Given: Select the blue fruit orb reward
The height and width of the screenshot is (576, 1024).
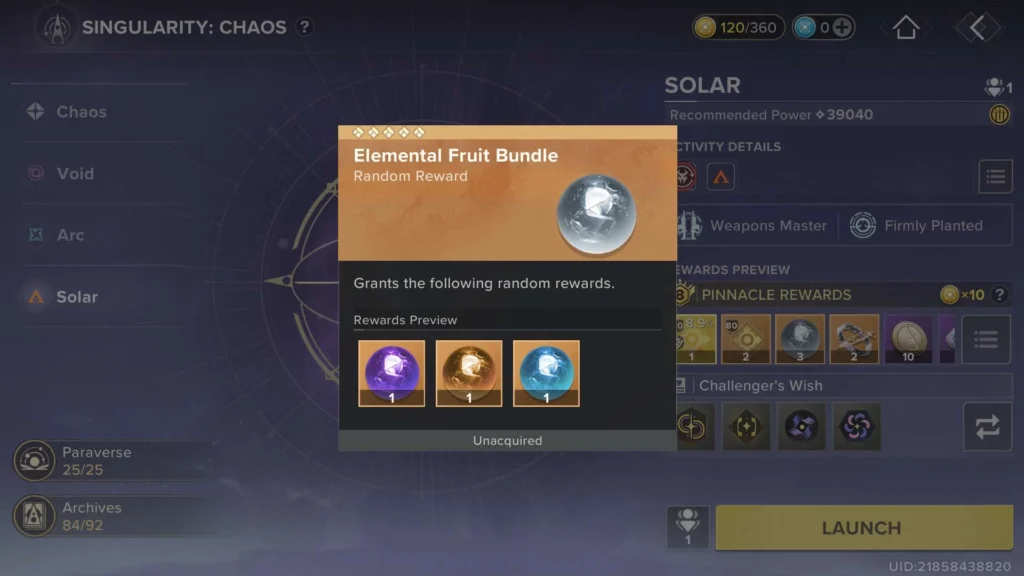Looking at the screenshot, I should [546, 373].
